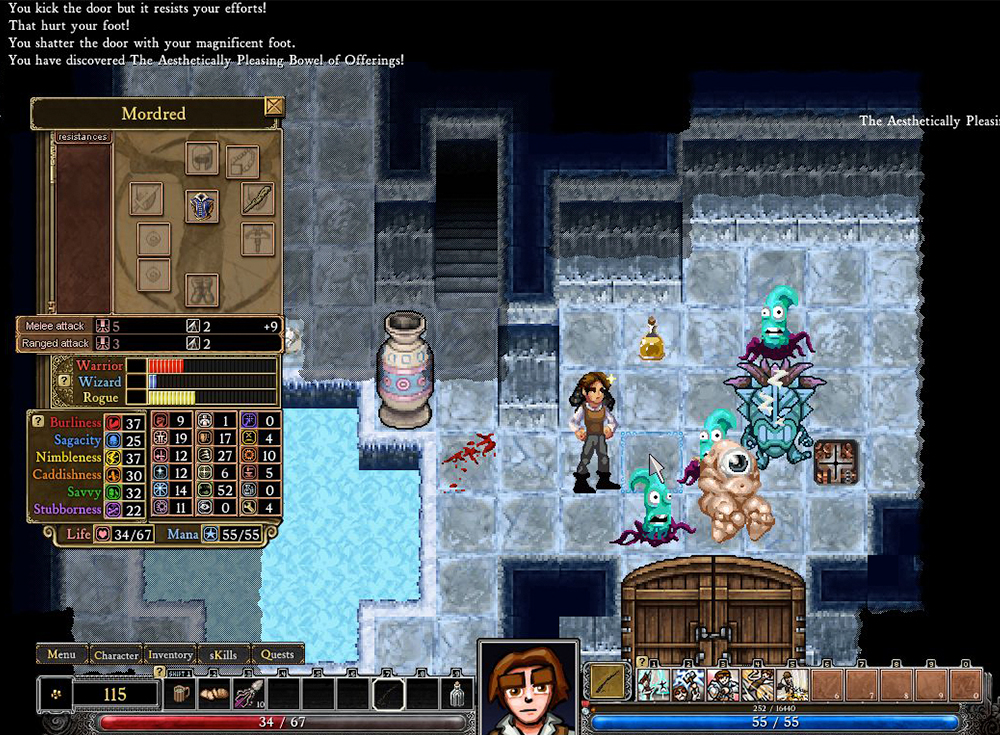The width and height of the screenshot is (1000, 735).
Task: Open the Quests log
Action: 277,655
